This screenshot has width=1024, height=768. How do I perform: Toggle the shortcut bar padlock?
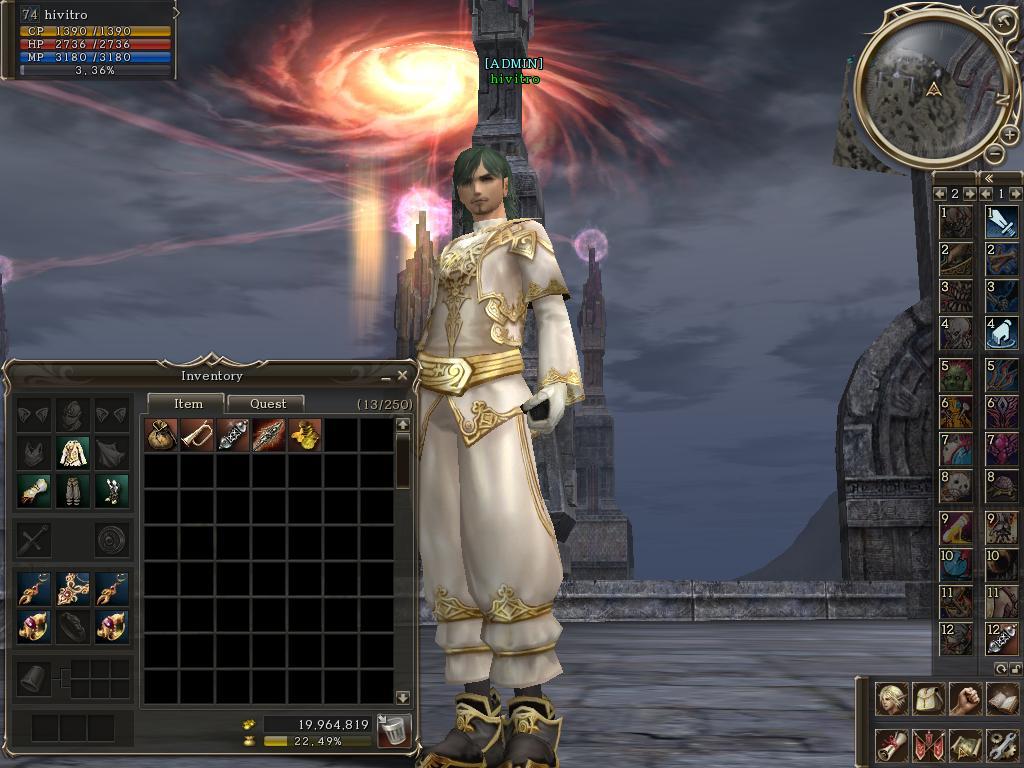(1016, 668)
